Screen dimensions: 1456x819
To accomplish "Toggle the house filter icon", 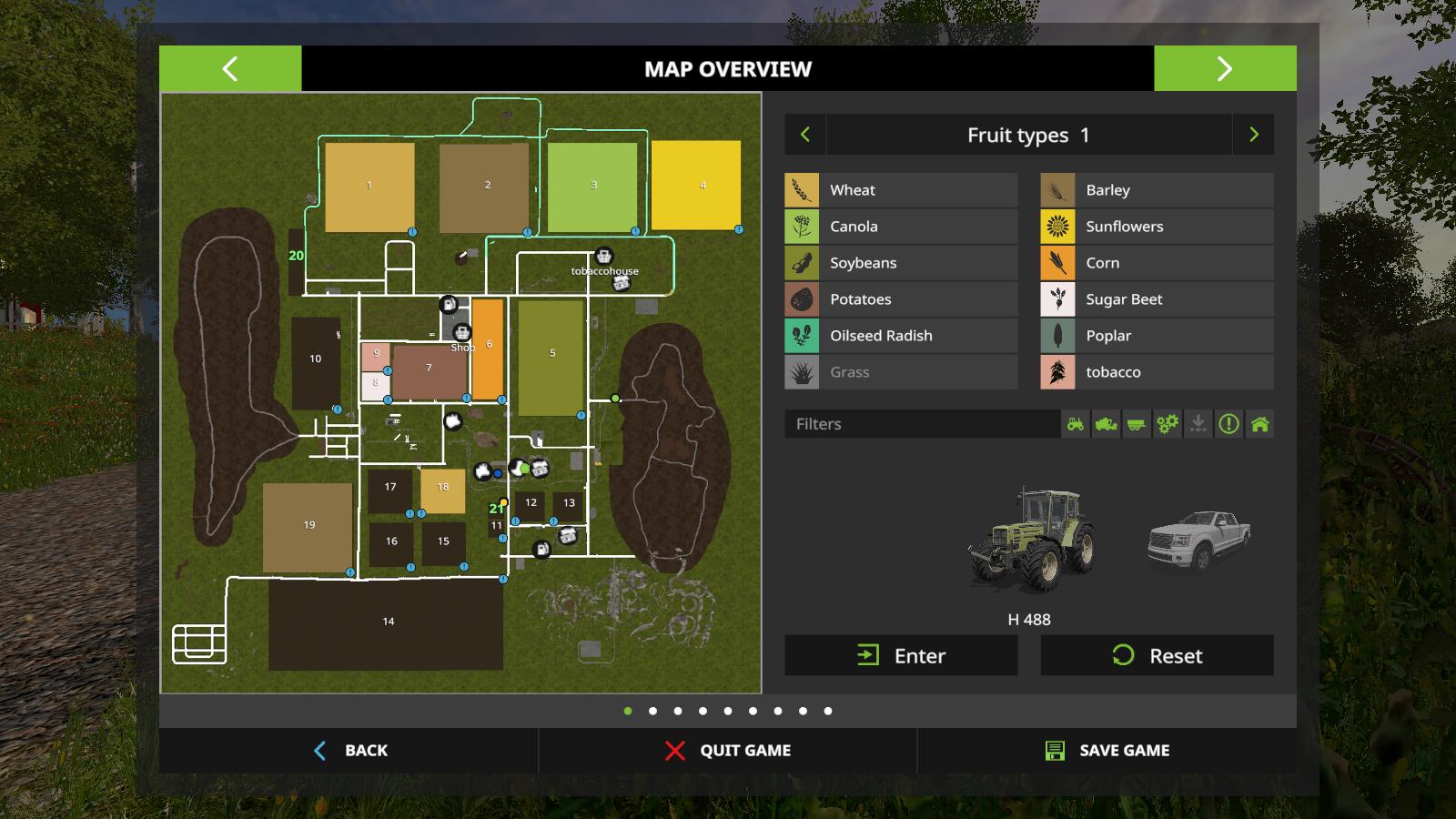I will [1259, 424].
